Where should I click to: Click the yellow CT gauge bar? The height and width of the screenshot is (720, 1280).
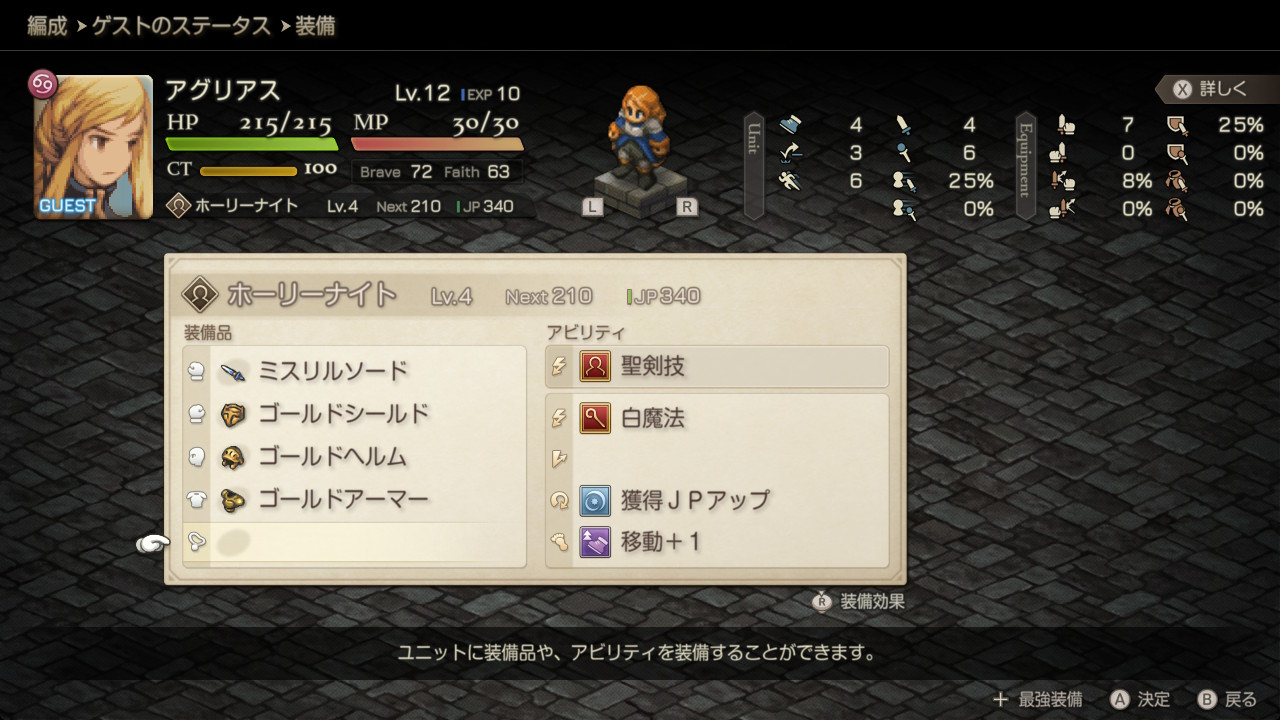250,169
